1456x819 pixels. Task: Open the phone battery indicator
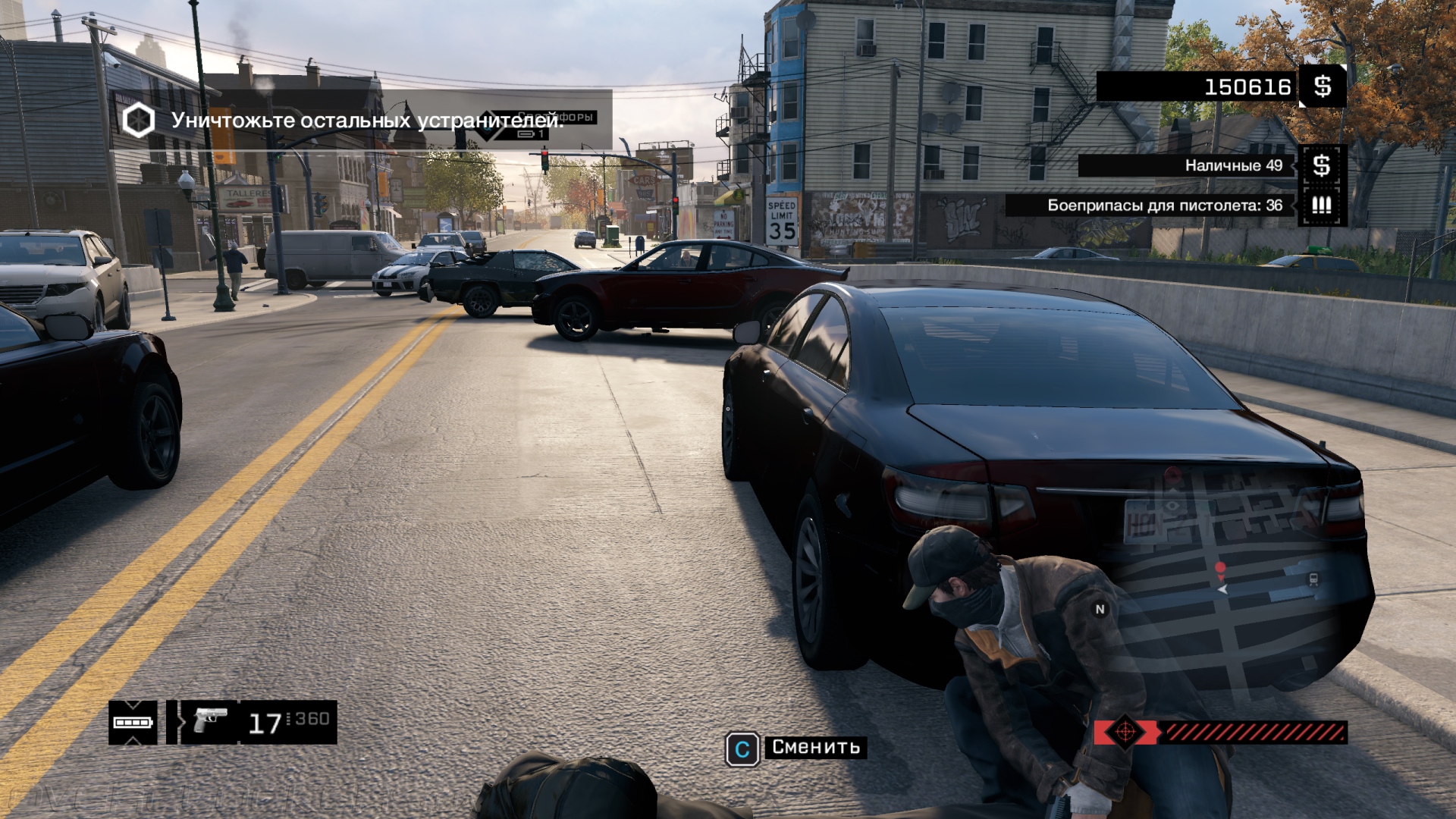pos(133,722)
